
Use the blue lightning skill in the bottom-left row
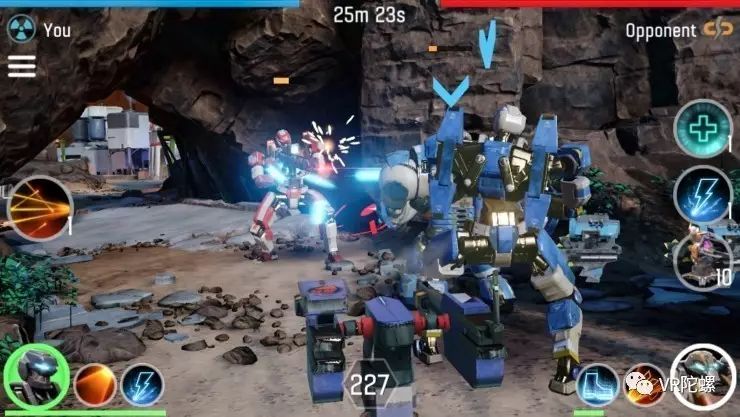(x=143, y=385)
